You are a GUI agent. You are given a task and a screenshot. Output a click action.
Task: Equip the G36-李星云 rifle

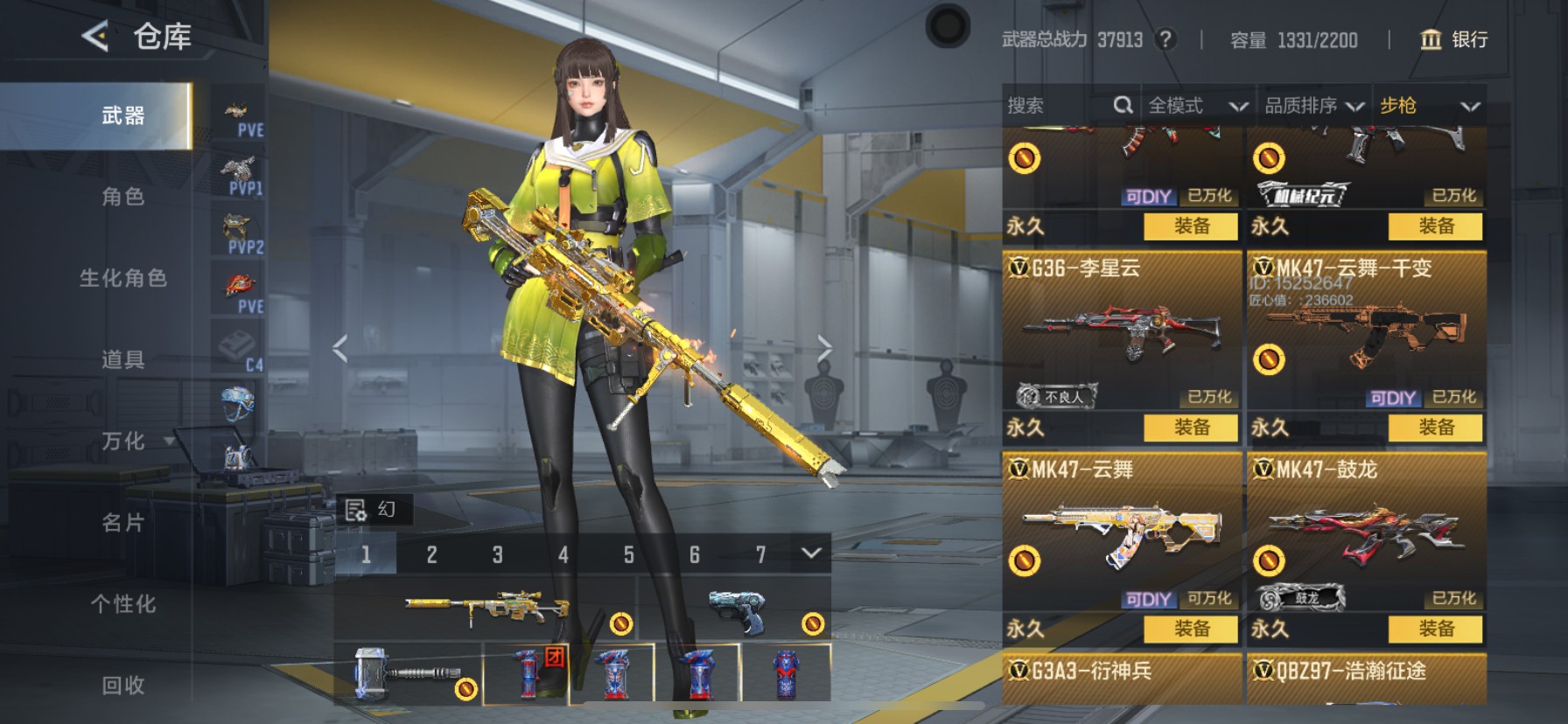point(1191,428)
